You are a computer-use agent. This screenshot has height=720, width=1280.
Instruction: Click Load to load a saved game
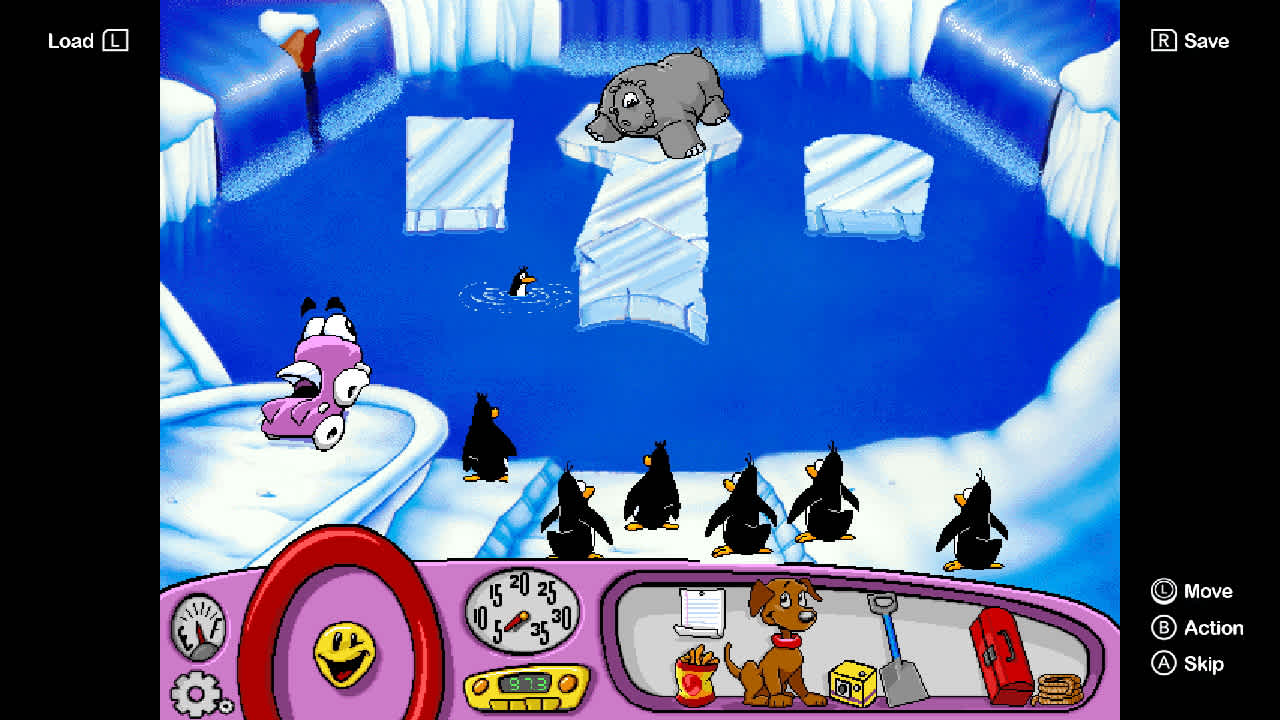88,41
